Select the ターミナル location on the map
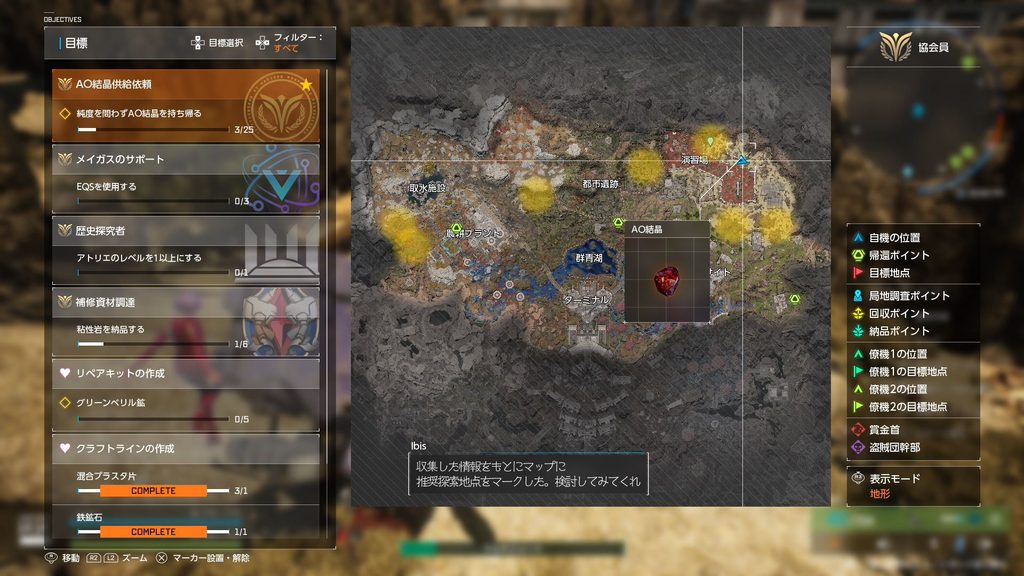 [586, 299]
